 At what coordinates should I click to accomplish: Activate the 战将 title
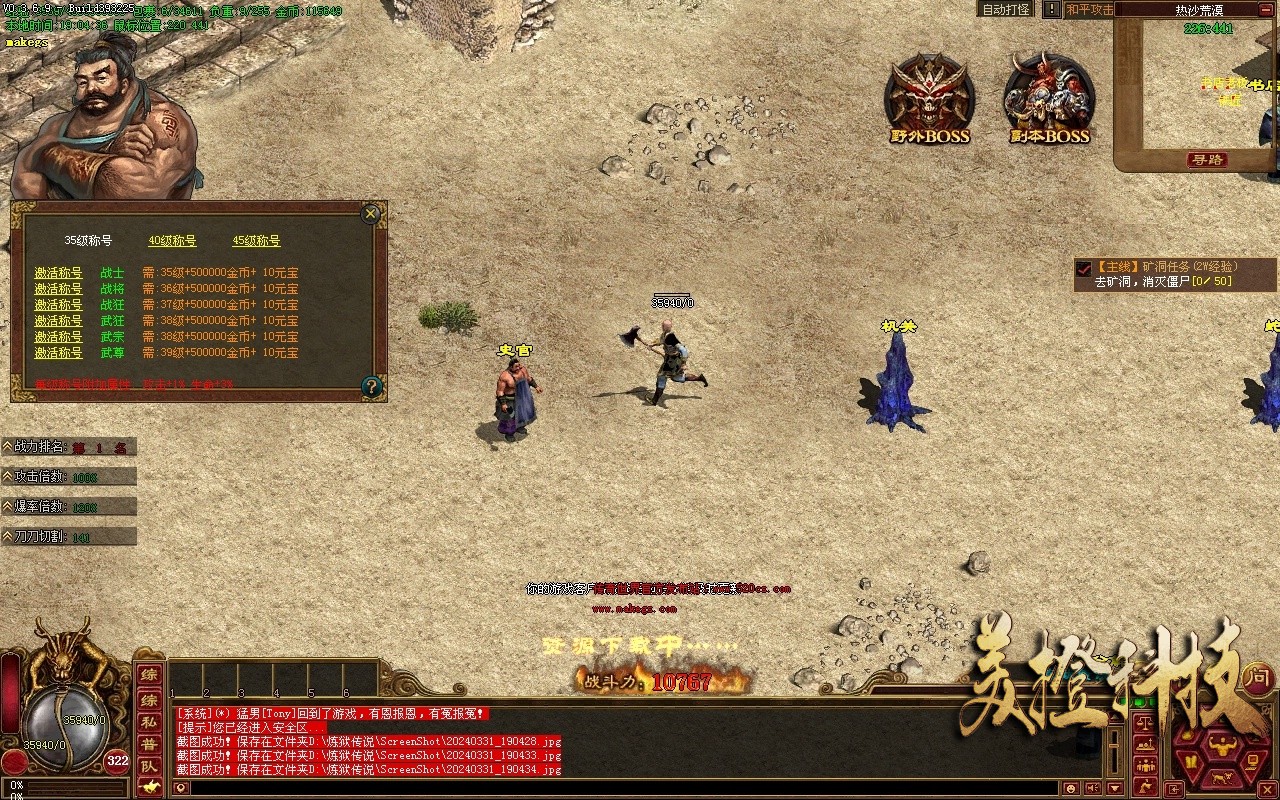point(58,289)
